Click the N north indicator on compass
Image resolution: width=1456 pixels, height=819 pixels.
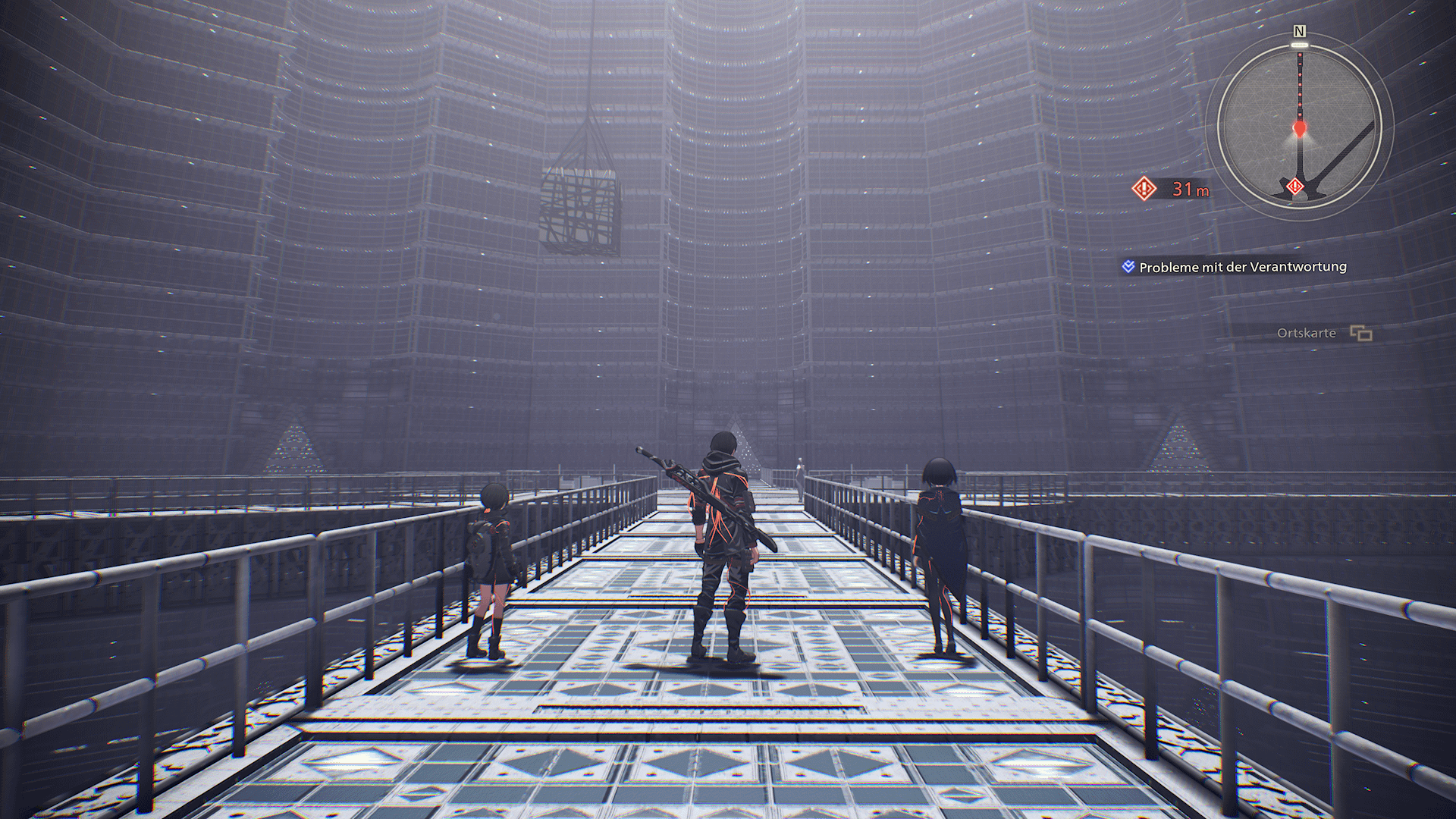[1300, 31]
